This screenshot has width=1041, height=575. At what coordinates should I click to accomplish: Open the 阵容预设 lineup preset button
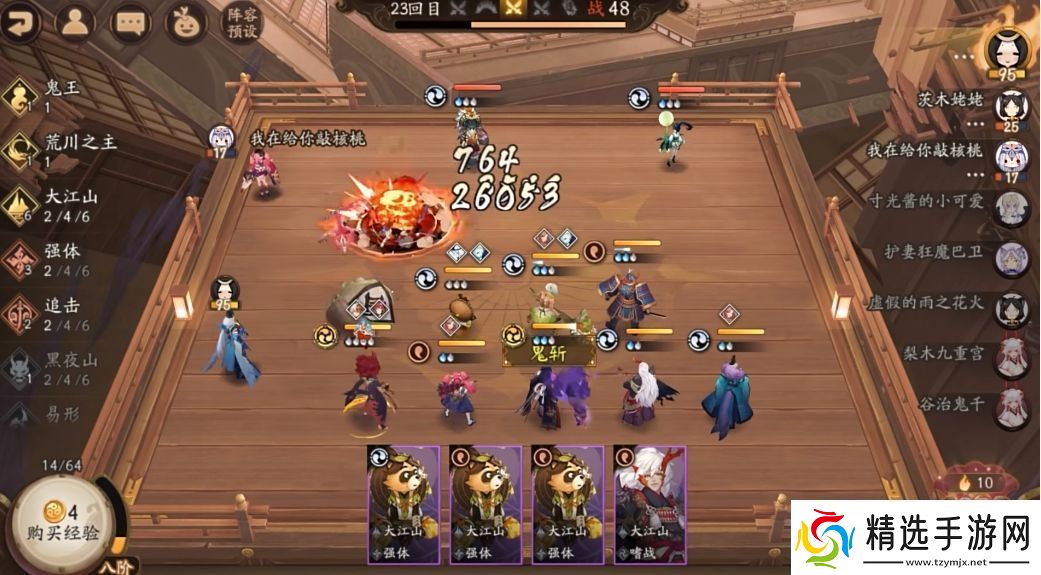(241, 22)
